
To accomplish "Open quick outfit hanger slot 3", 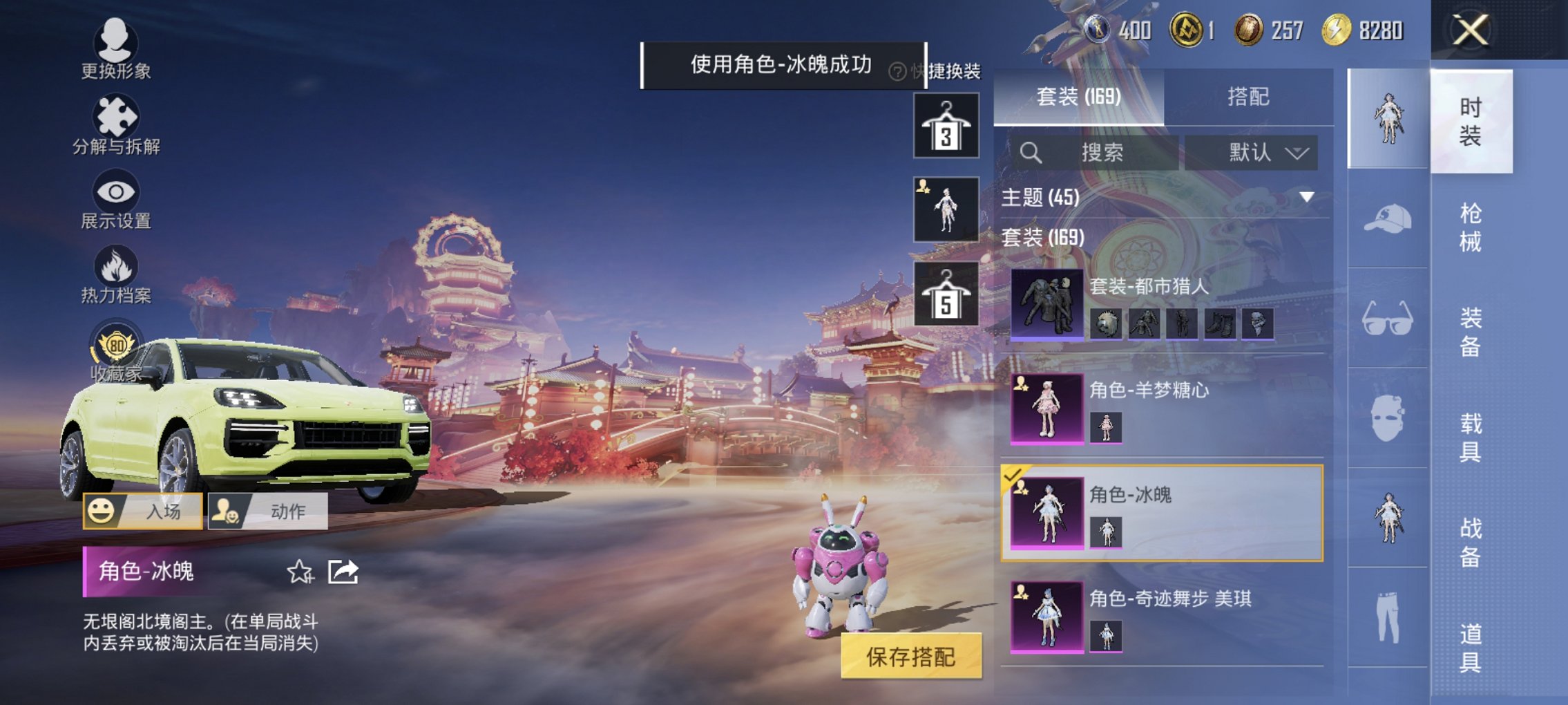I will [946, 126].
